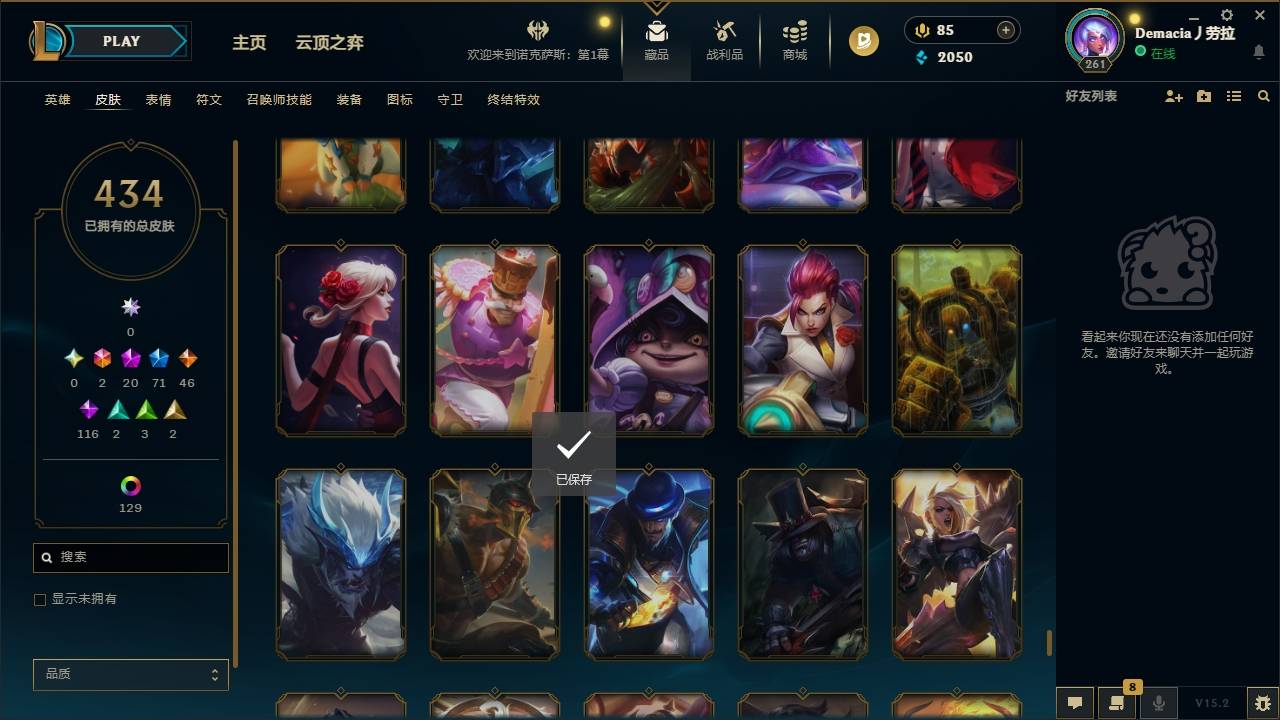Open the 战利品 (Loot) icon

pyautogui.click(x=724, y=31)
